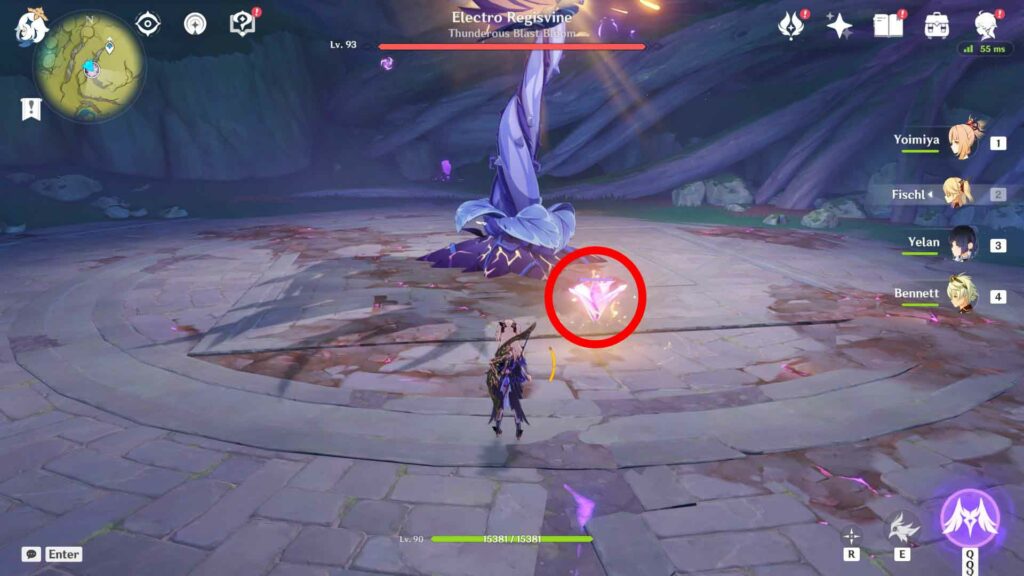The width and height of the screenshot is (1024, 576).
Task: Open the quest marker below the minimap
Action: pyautogui.click(x=31, y=109)
